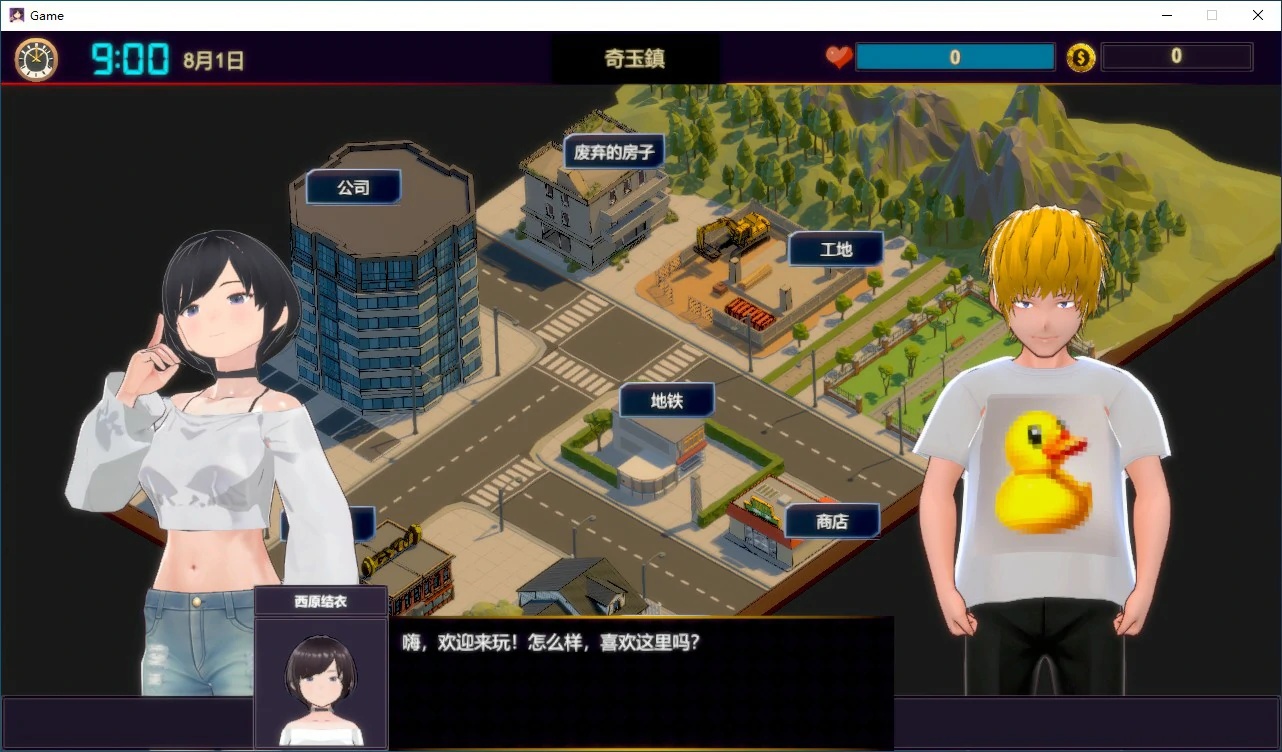Viewport: 1282px width, 752px height.
Task: Select the blonde boy character wearing the duck shirt
Action: pyautogui.click(x=1040, y=450)
